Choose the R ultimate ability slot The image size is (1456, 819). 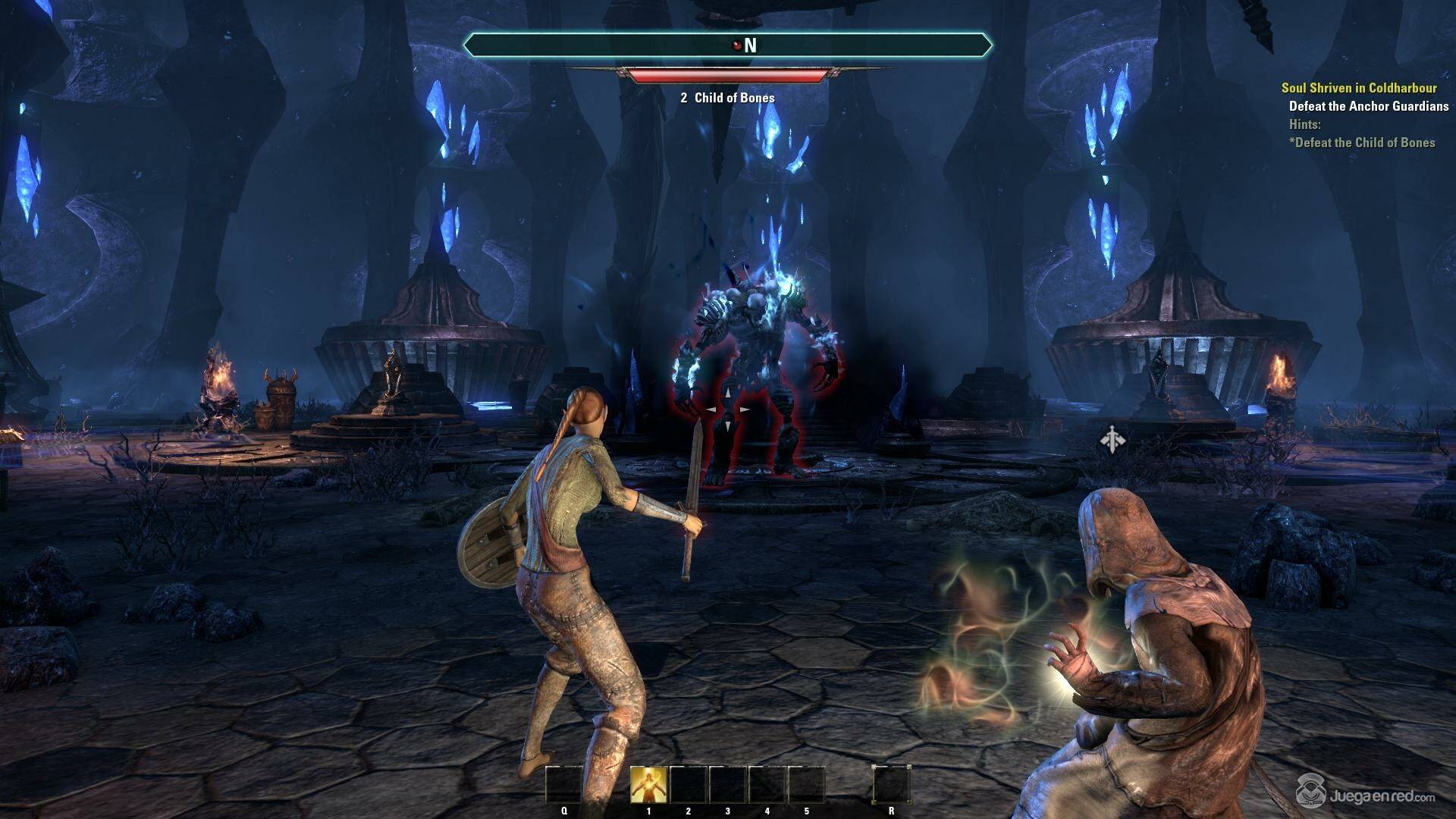click(890, 784)
